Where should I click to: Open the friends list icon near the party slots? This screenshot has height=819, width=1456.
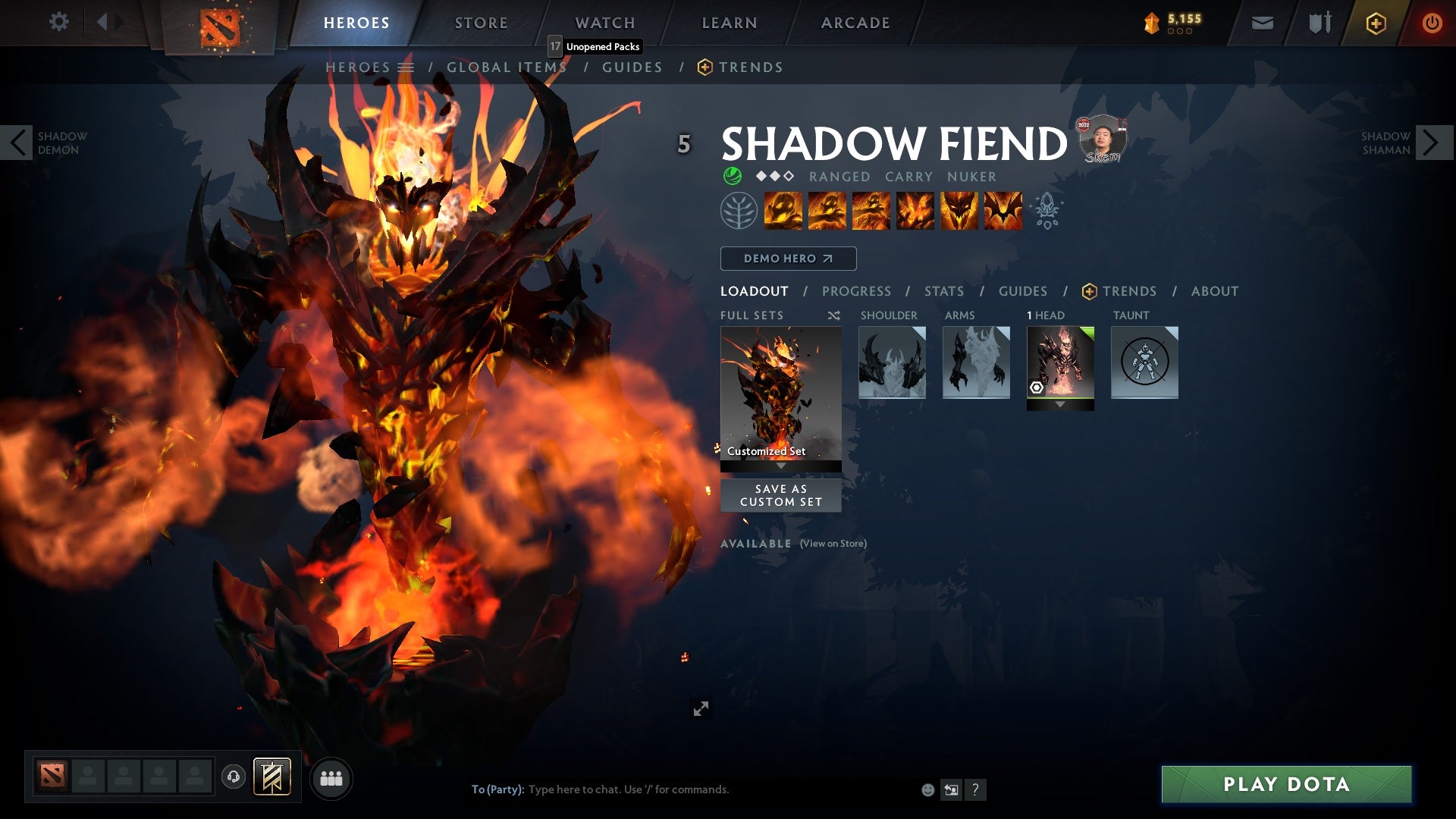click(x=331, y=778)
